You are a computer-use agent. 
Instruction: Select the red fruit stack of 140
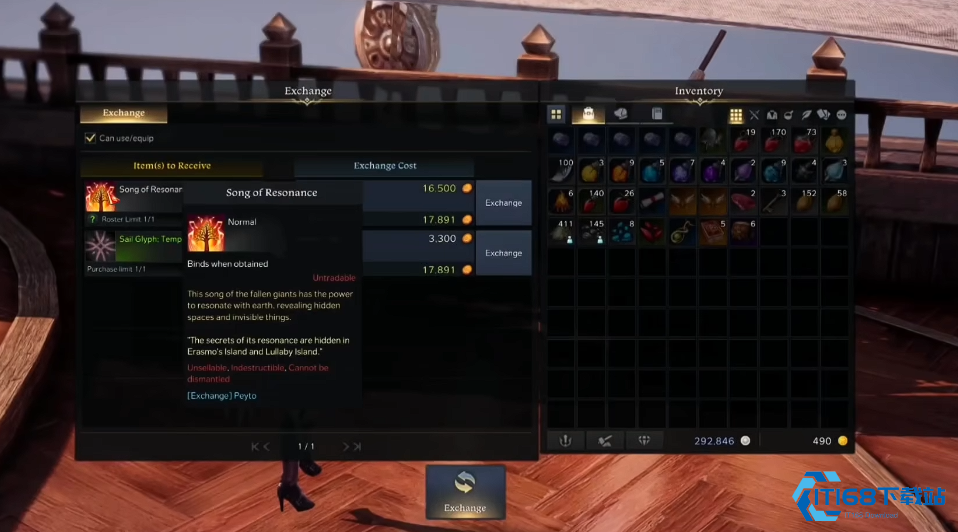click(x=591, y=202)
